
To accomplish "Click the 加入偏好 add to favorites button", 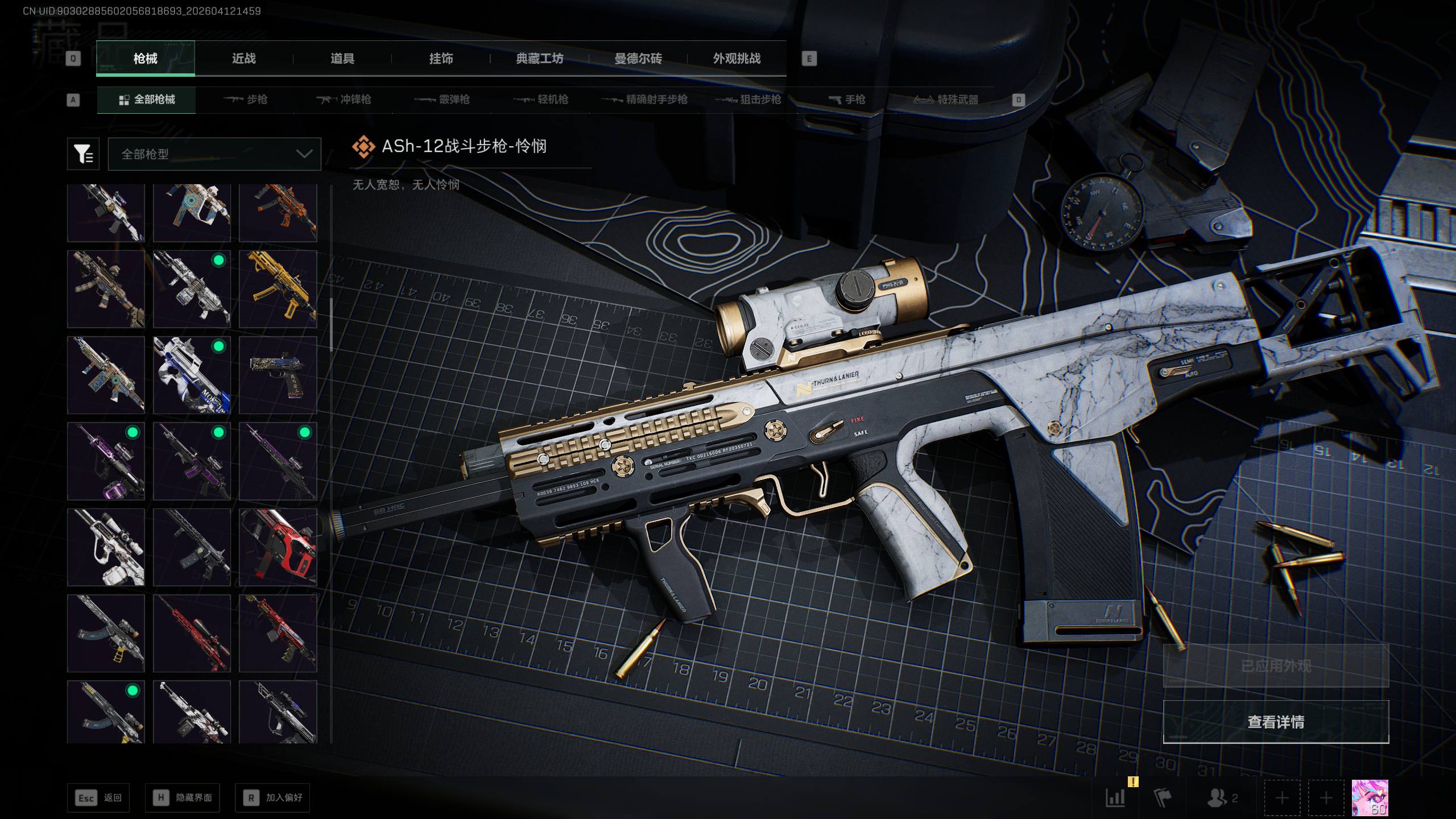I will tap(272, 797).
